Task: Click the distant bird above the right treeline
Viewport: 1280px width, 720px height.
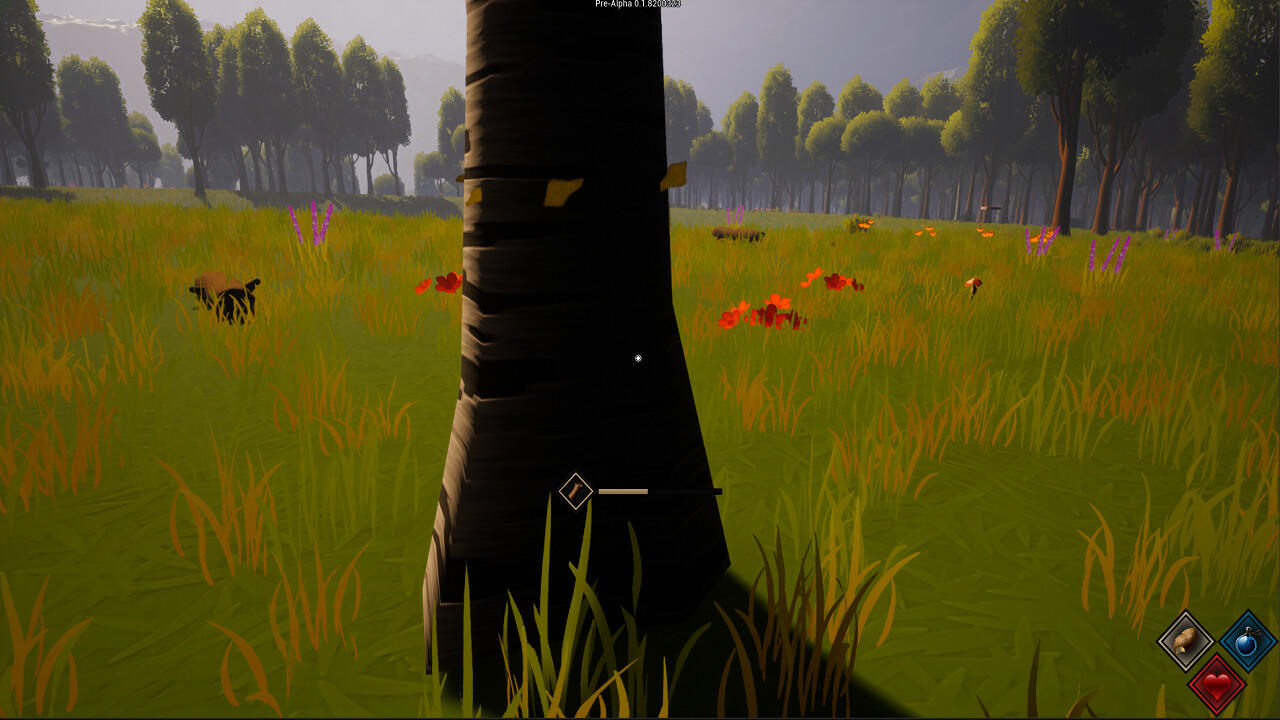Action: click(990, 206)
